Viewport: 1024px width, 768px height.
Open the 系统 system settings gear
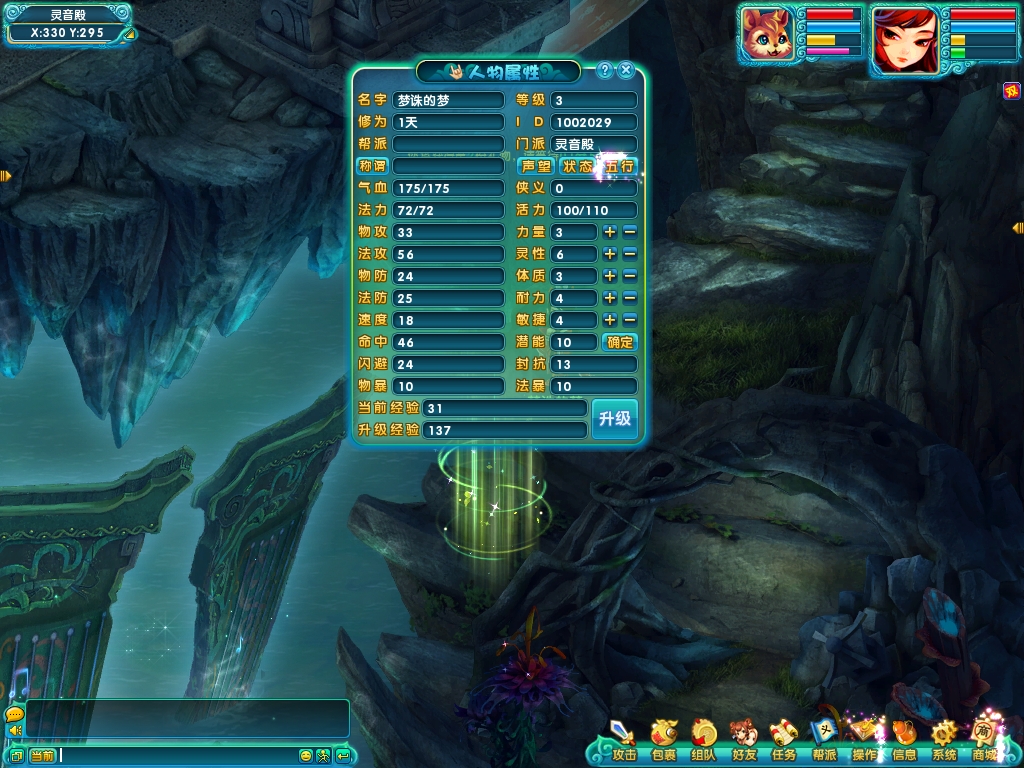pos(944,740)
